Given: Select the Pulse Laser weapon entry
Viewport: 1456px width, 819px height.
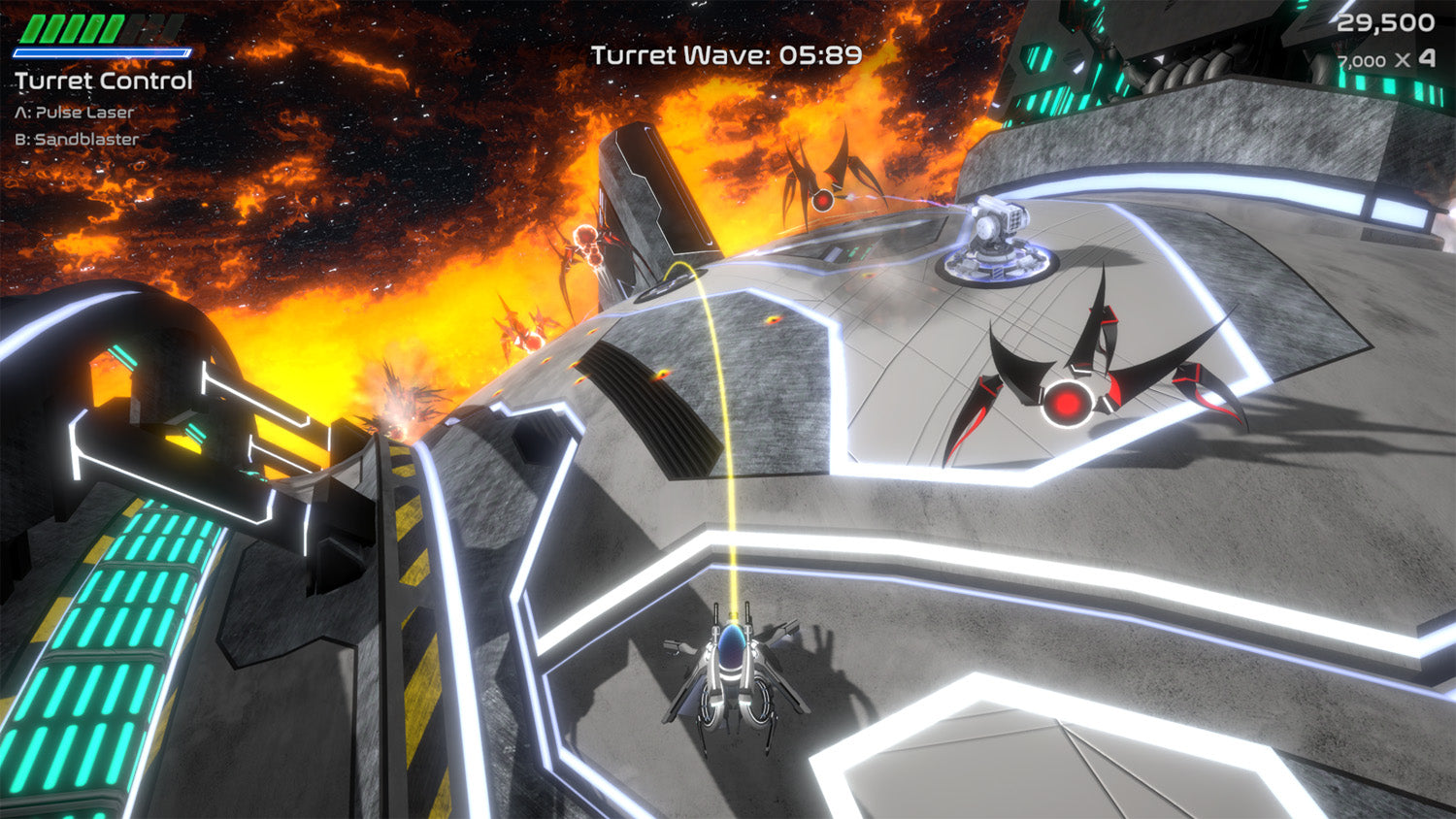Looking at the screenshot, I should [73, 111].
